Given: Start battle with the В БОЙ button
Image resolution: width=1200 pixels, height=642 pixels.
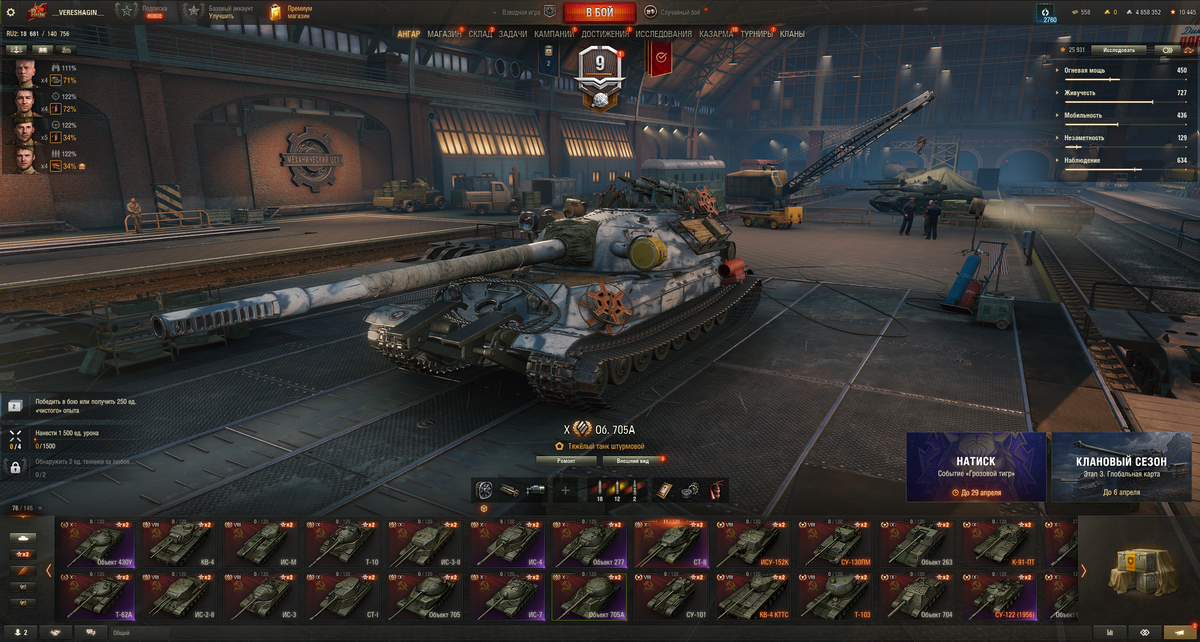Looking at the screenshot, I should click(x=600, y=12).
